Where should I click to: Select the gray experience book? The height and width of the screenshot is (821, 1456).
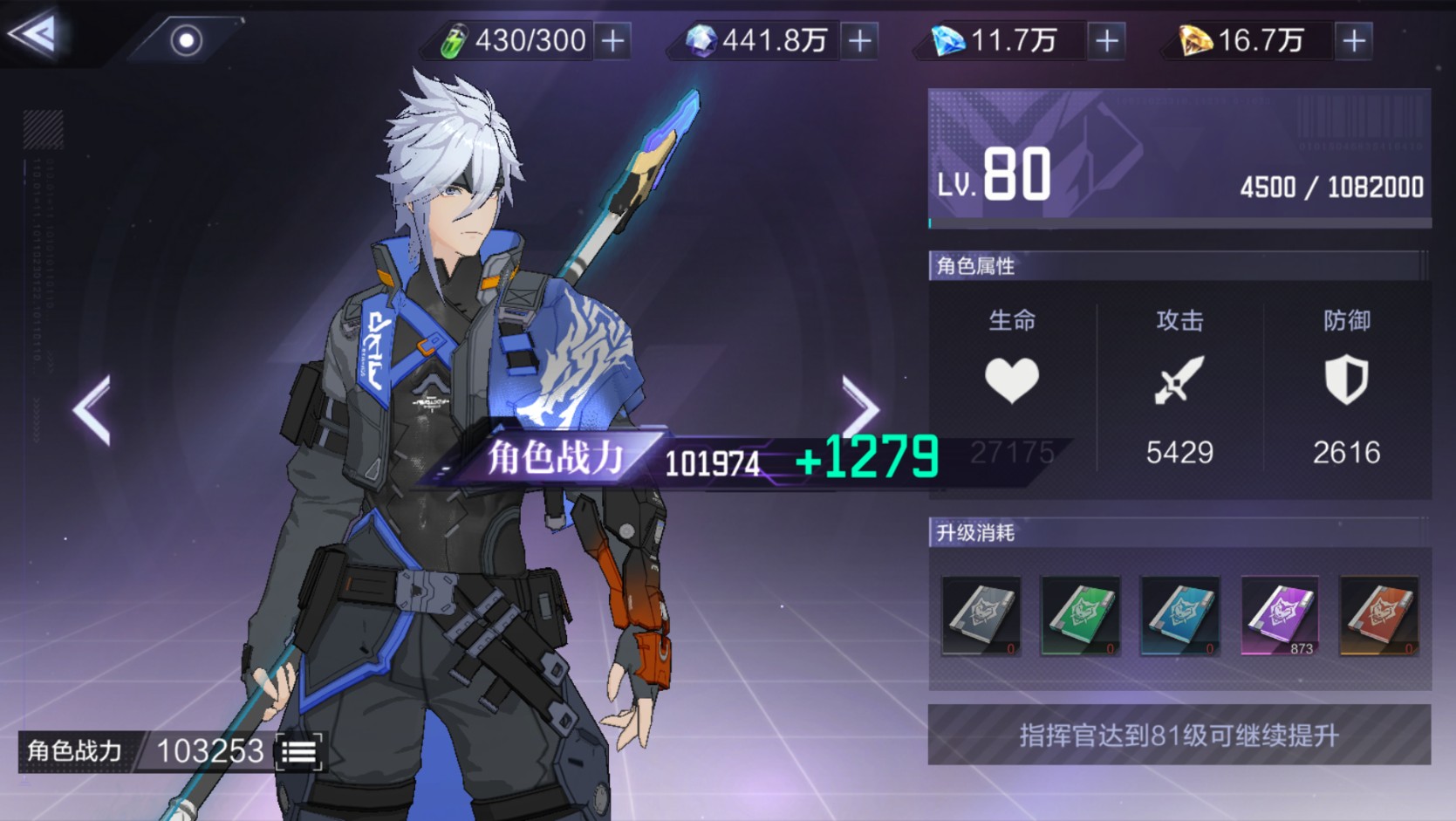[x=981, y=615]
